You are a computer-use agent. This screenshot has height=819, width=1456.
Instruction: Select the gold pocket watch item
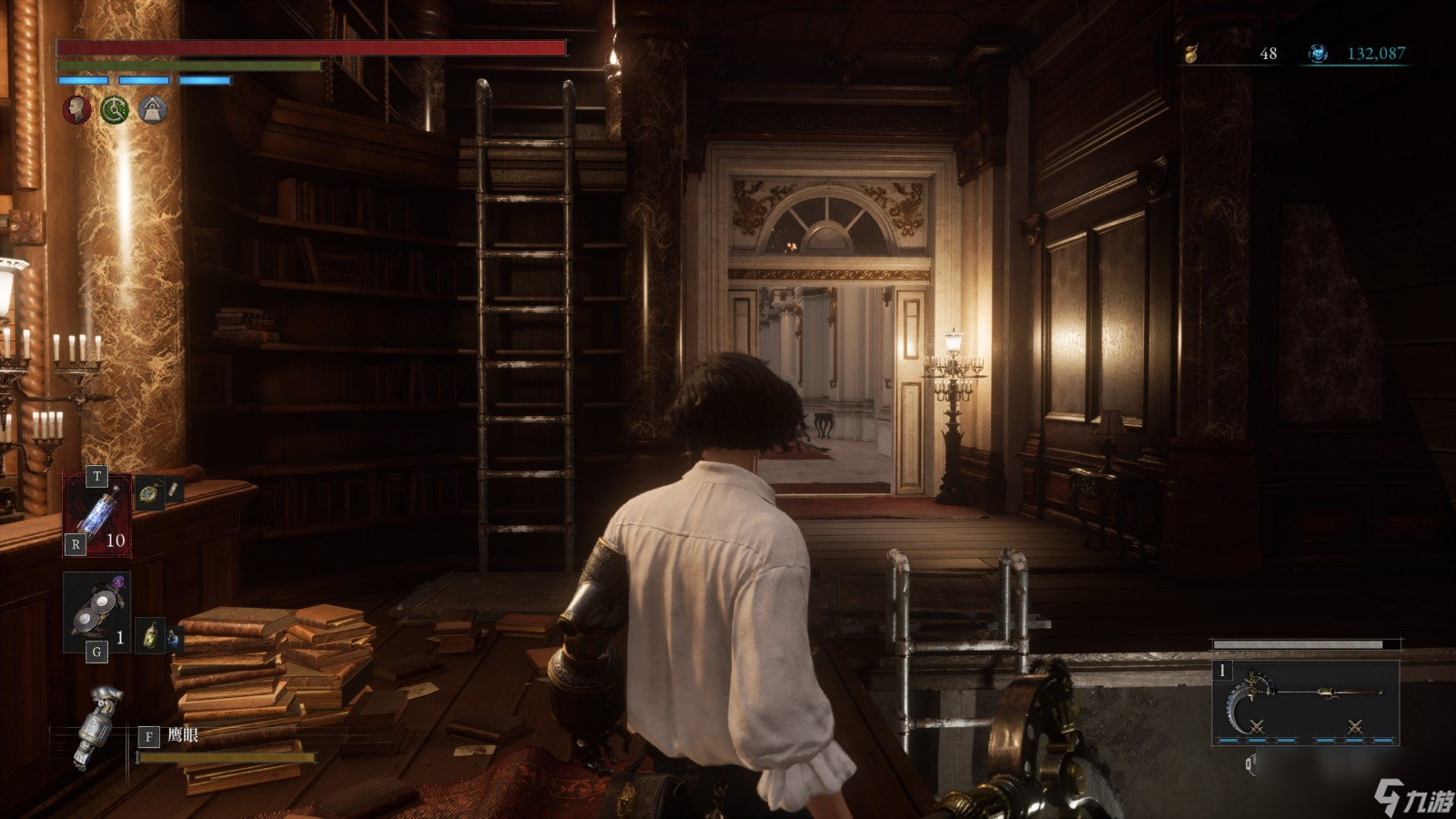[x=148, y=493]
